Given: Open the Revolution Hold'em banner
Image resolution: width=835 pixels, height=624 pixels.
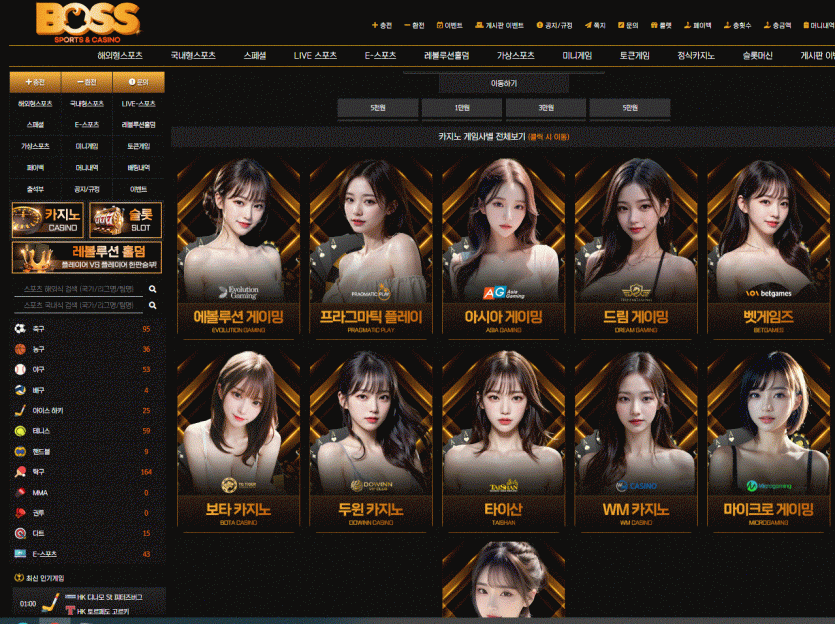Looking at the screenshot, I should point(86,257).
